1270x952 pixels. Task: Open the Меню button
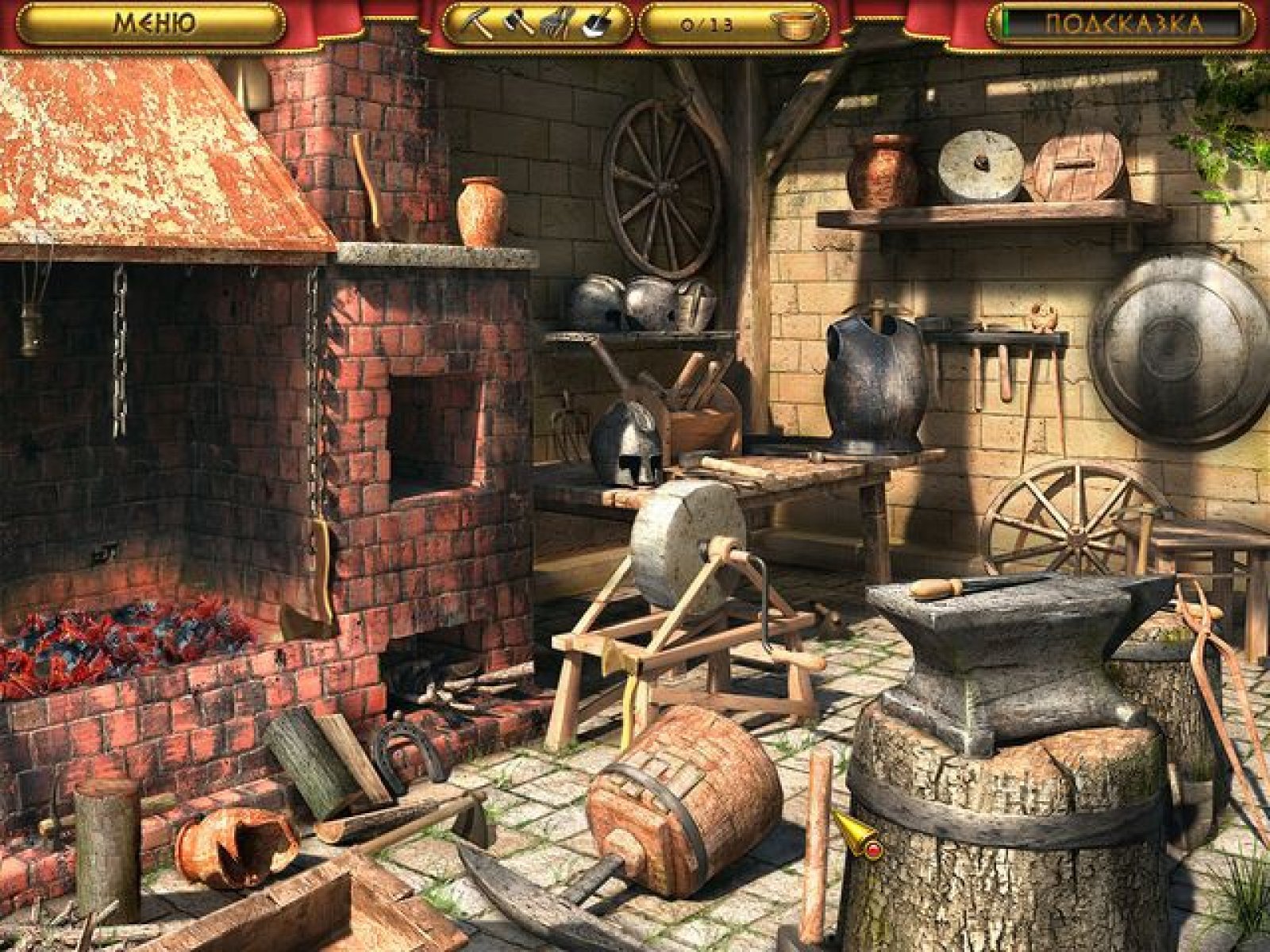(151, 24)
